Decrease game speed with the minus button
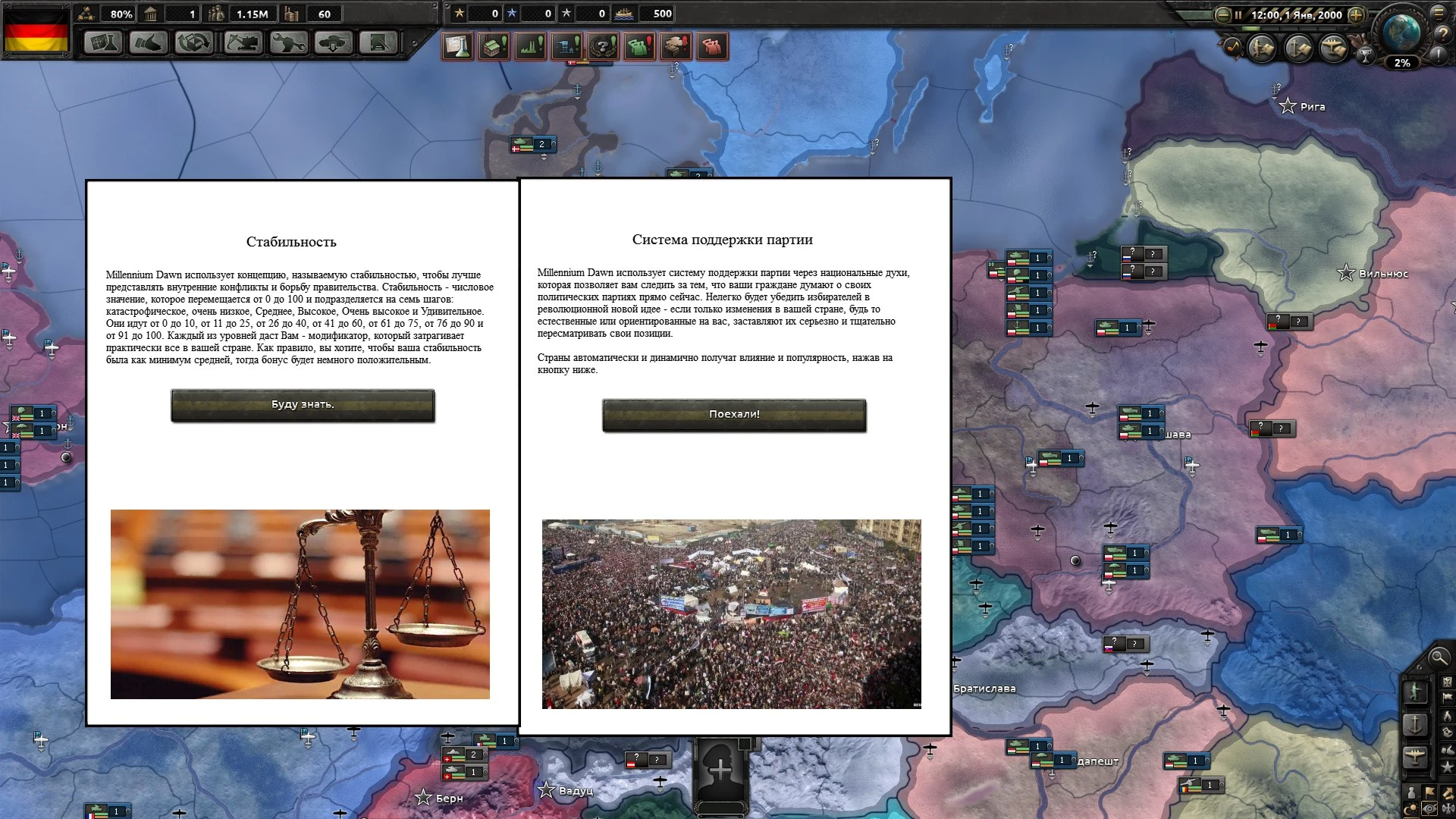The image size is (1456, 819). 1222,15
